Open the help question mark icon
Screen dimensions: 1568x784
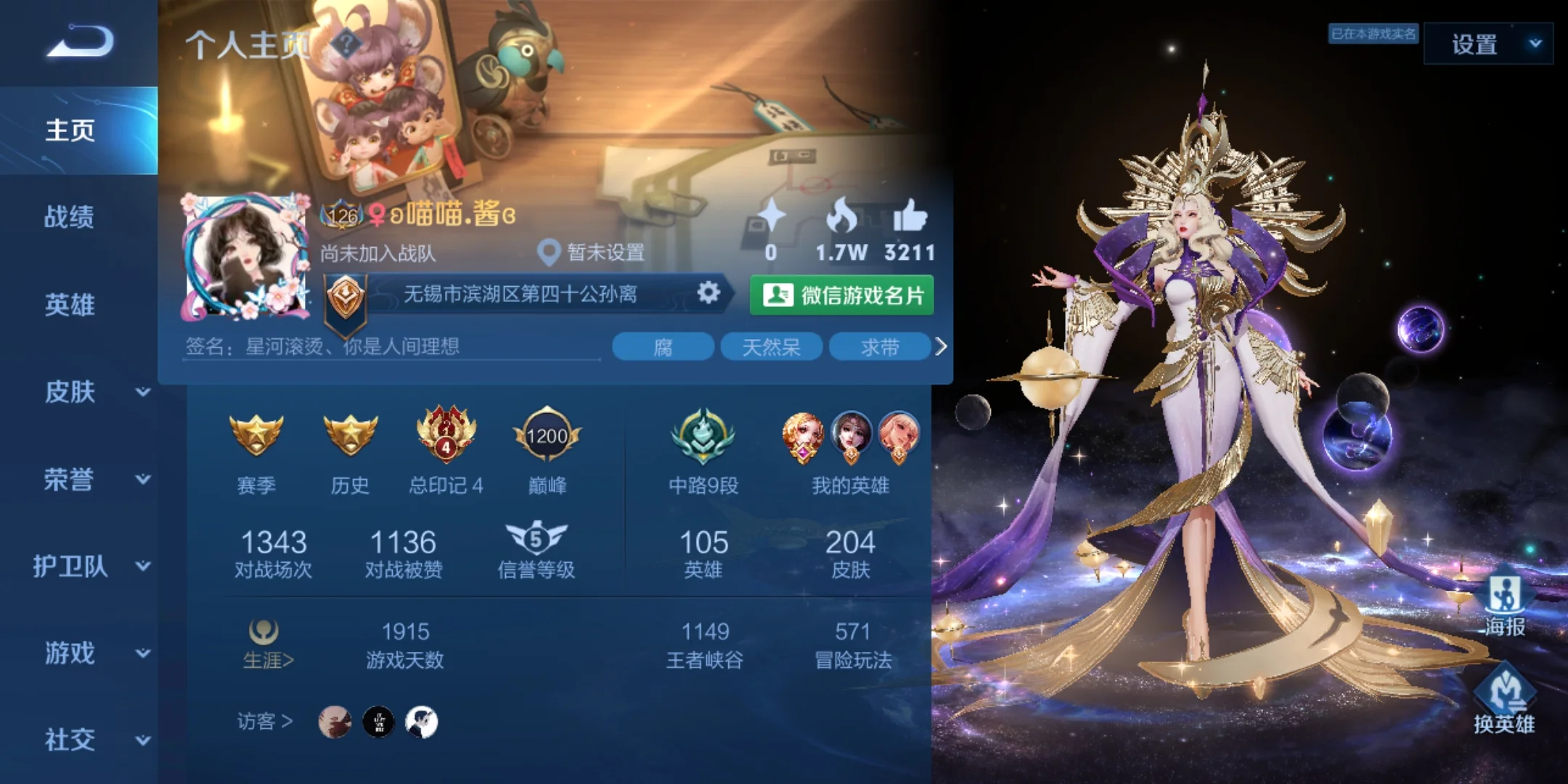[x=346, y=45]
